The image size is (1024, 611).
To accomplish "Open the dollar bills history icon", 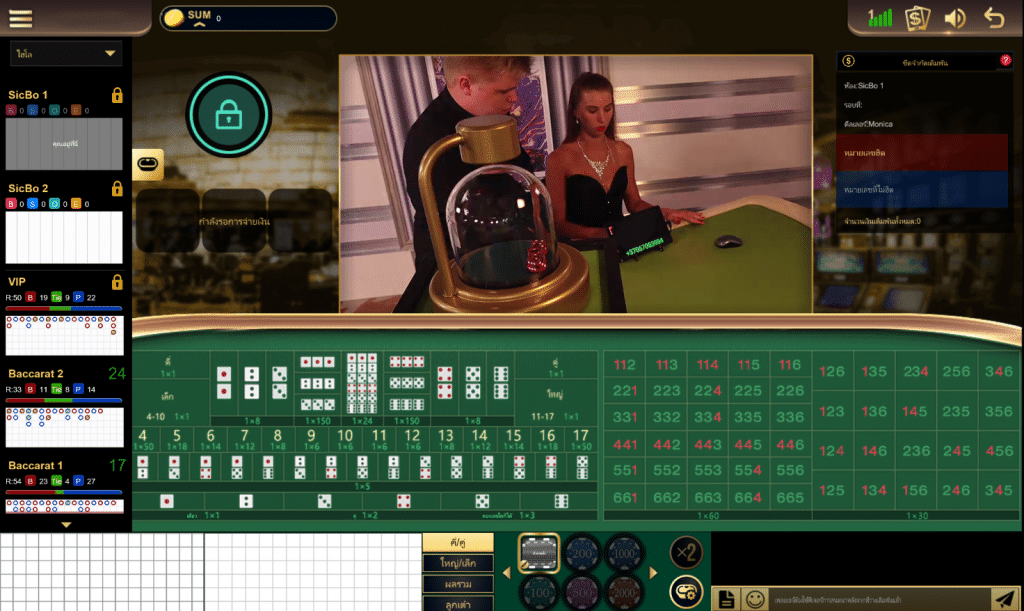I will point(917,18).
